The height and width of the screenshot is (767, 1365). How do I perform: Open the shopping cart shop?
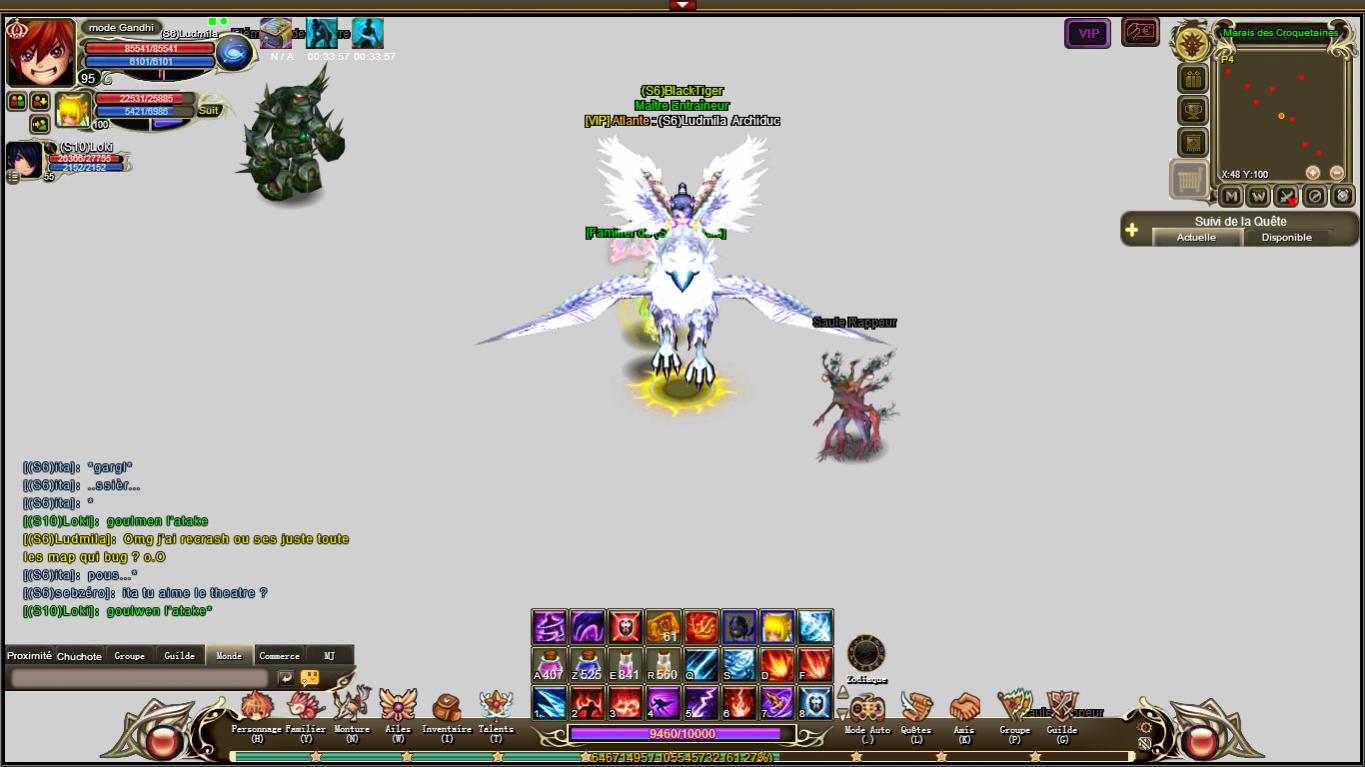click(x=1189, y=180)
